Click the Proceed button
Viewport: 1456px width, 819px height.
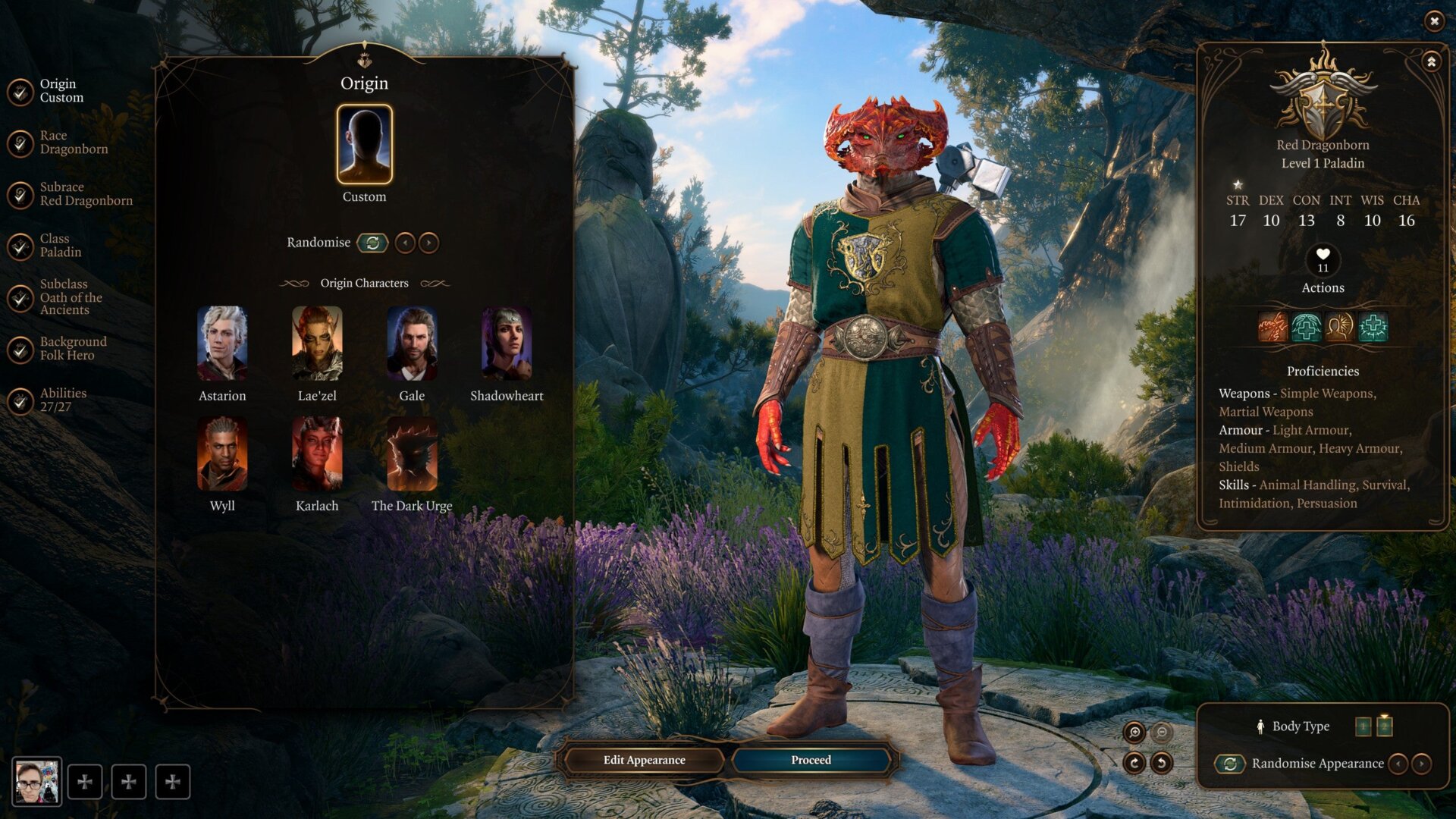pos(810,760)
